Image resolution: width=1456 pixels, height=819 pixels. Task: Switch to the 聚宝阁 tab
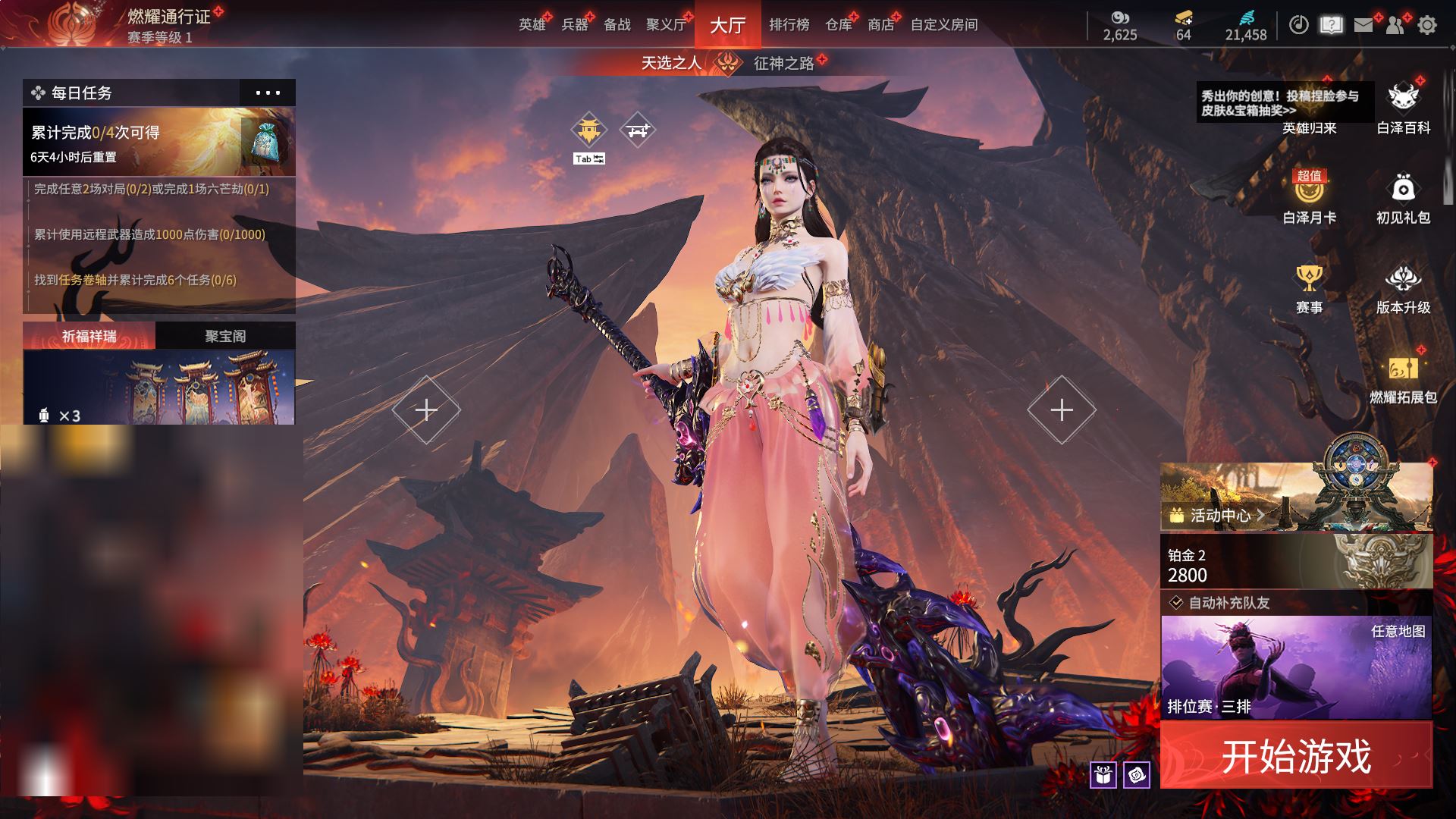pyautogui.click(x=225, y=336)
